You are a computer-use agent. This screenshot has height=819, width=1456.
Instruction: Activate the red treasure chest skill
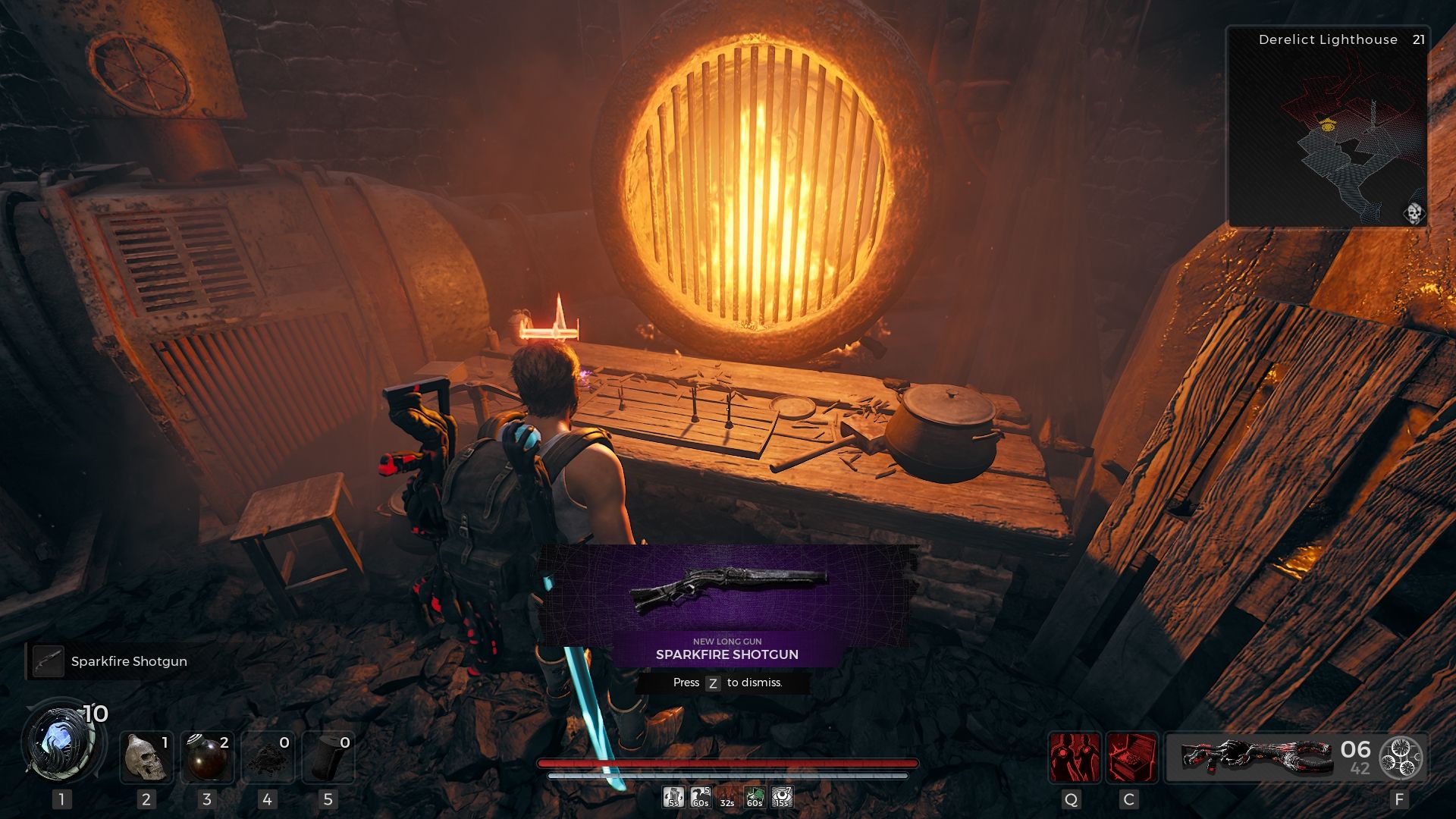pyautogui.click(x=1131, y=757)
